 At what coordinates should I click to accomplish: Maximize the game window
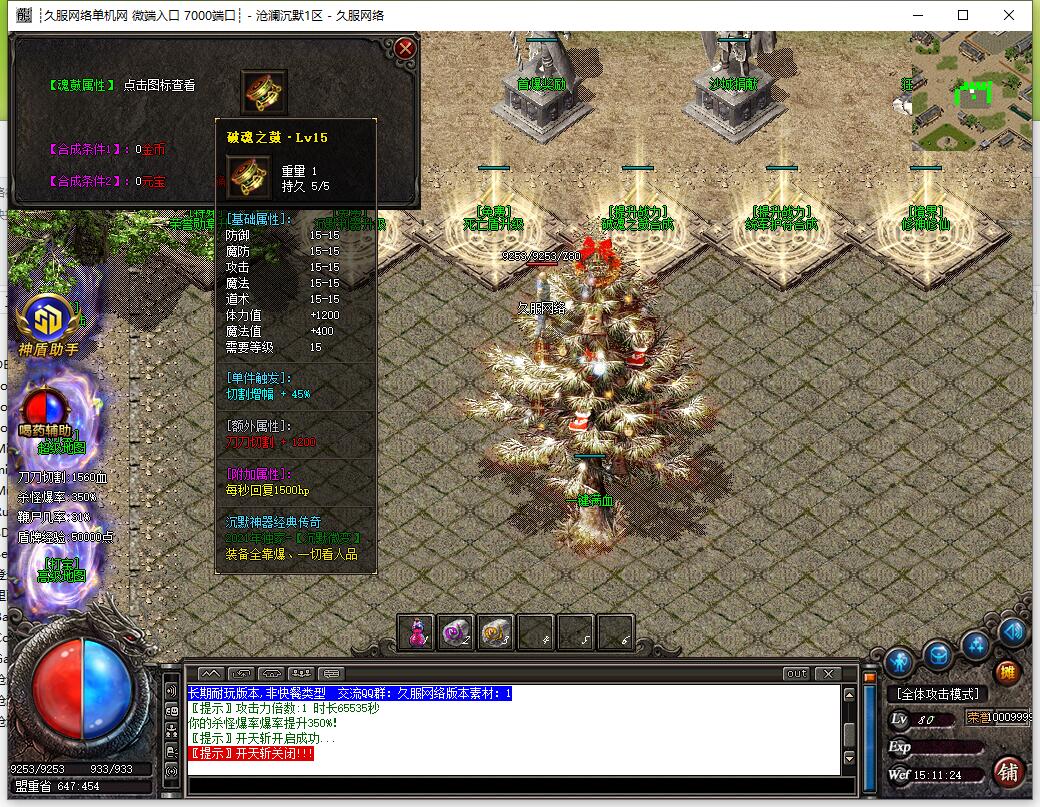tap(963, 15)
